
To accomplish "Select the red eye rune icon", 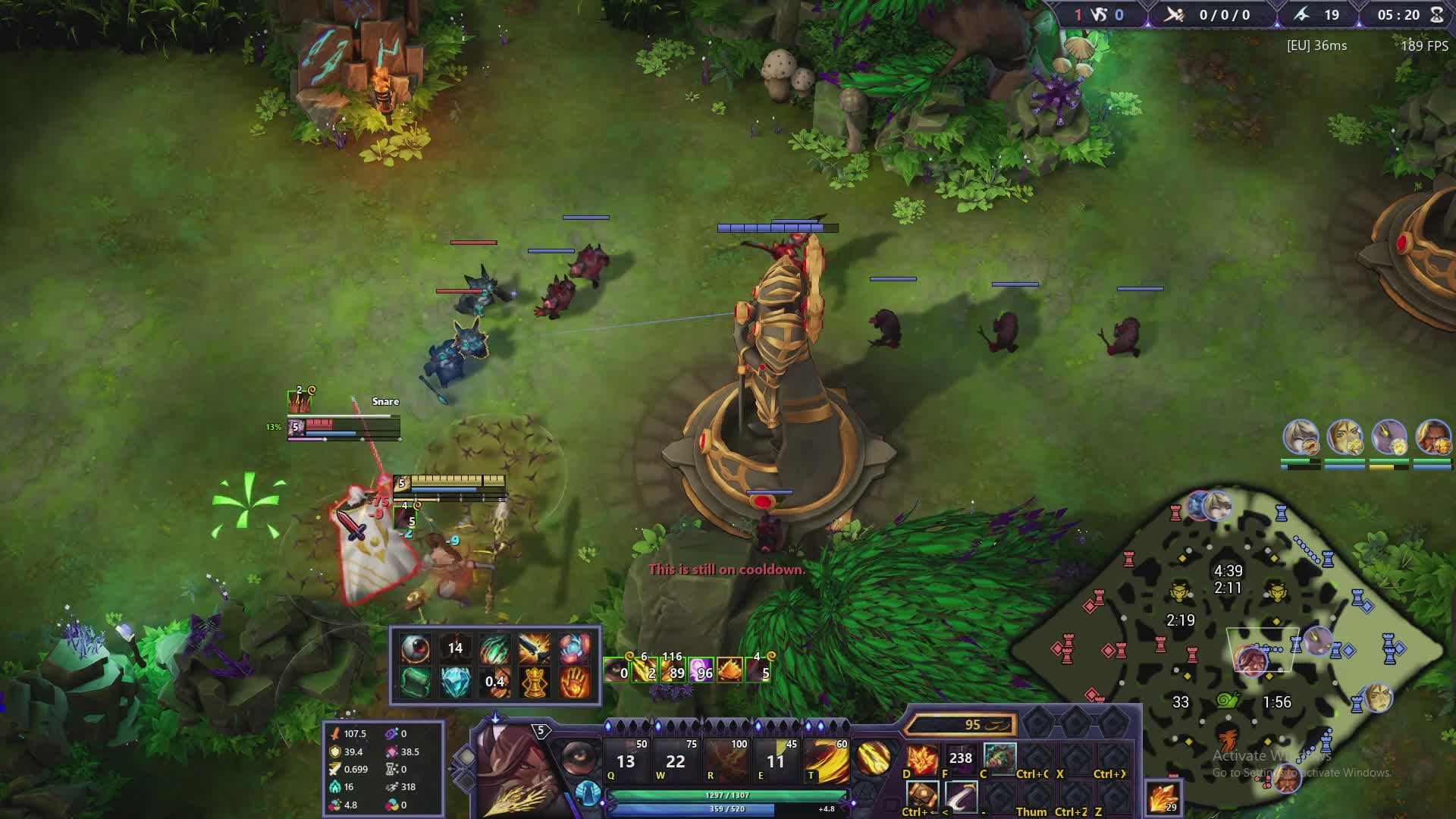I will point(415,648).
